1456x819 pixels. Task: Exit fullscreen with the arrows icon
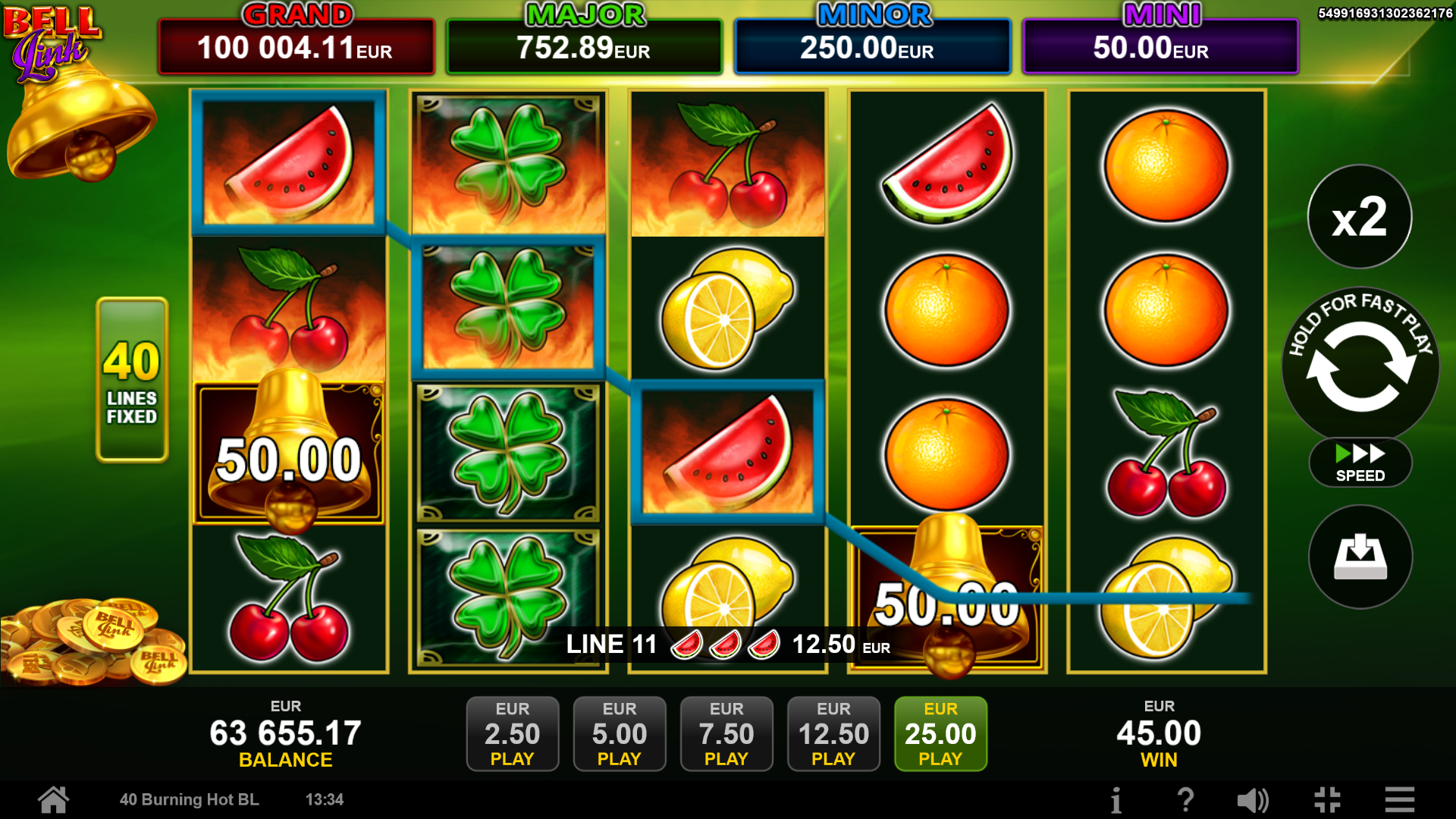click(1327, 800)
